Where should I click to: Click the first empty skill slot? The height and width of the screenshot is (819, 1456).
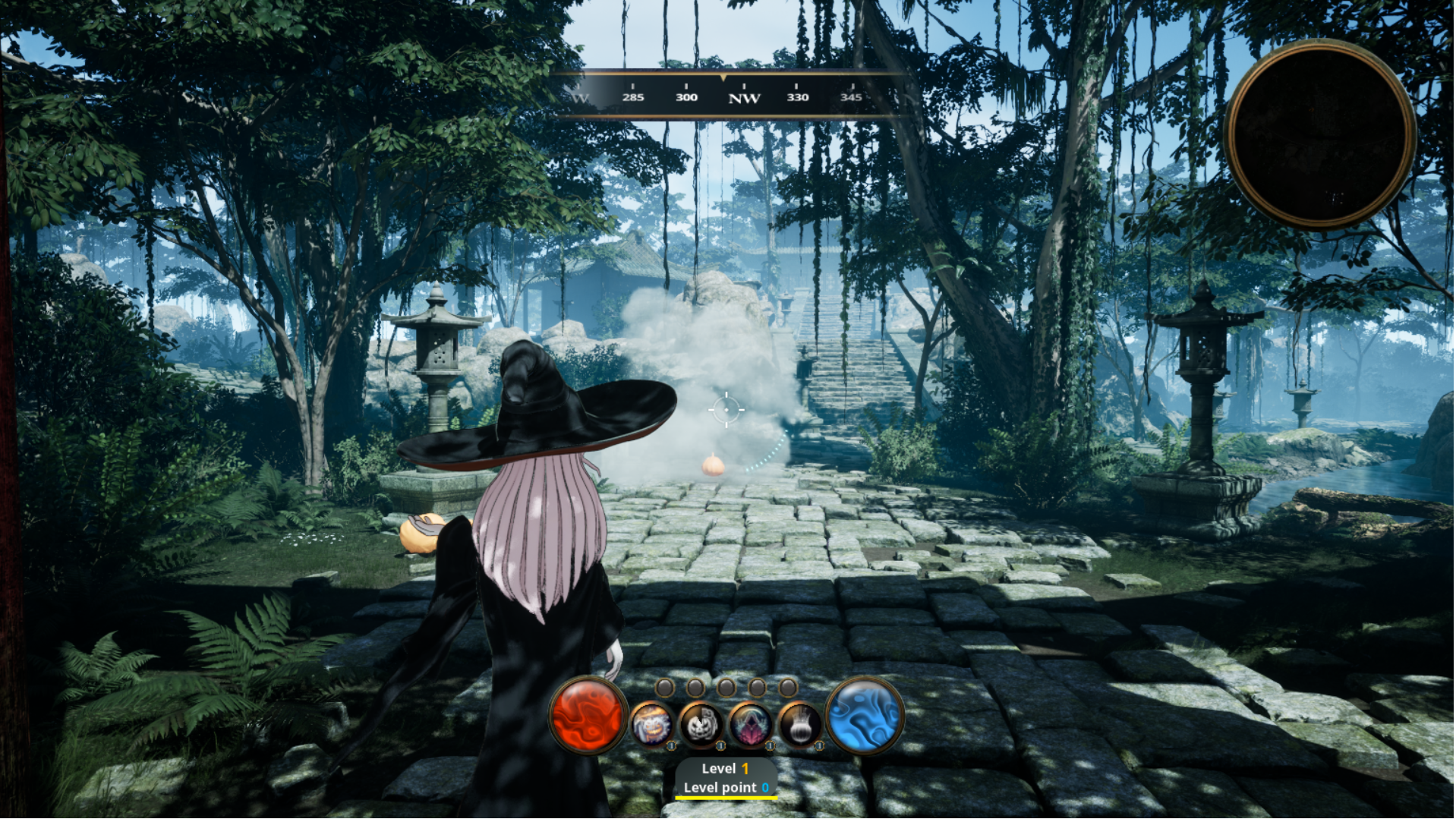(x=664, y=688)
